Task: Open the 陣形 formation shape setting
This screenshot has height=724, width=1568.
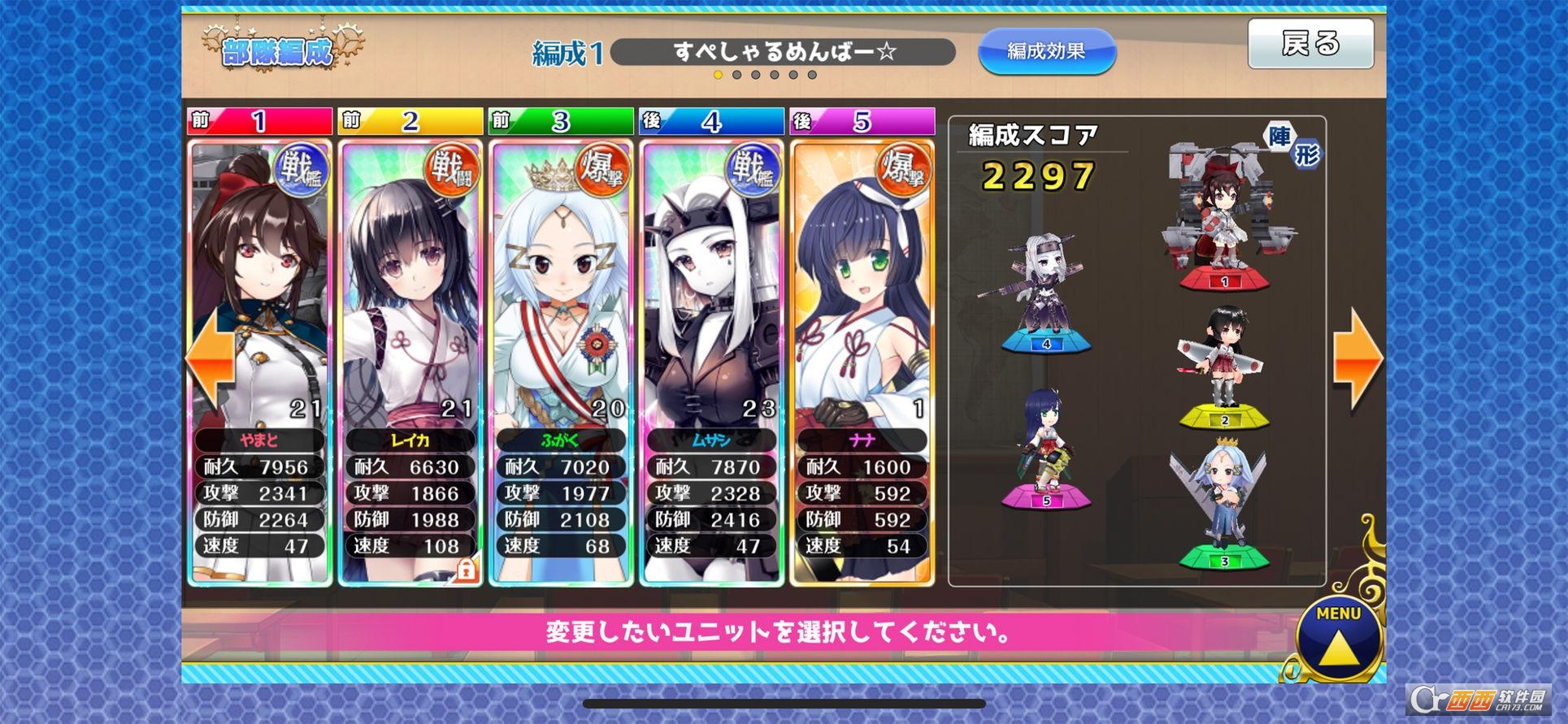Action: click(1293, 145)
